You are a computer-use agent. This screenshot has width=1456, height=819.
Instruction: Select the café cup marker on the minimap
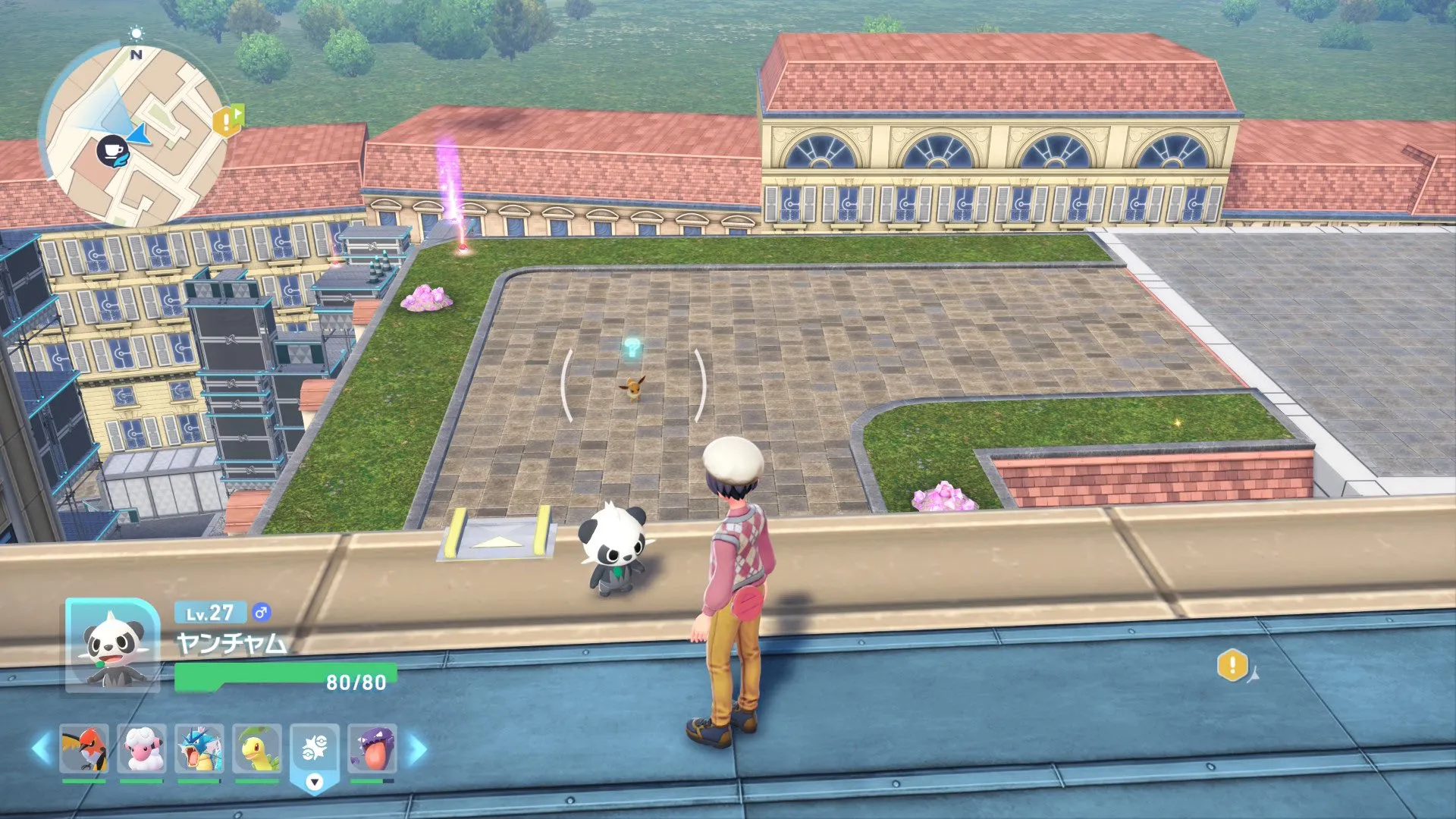pos(113,149)
